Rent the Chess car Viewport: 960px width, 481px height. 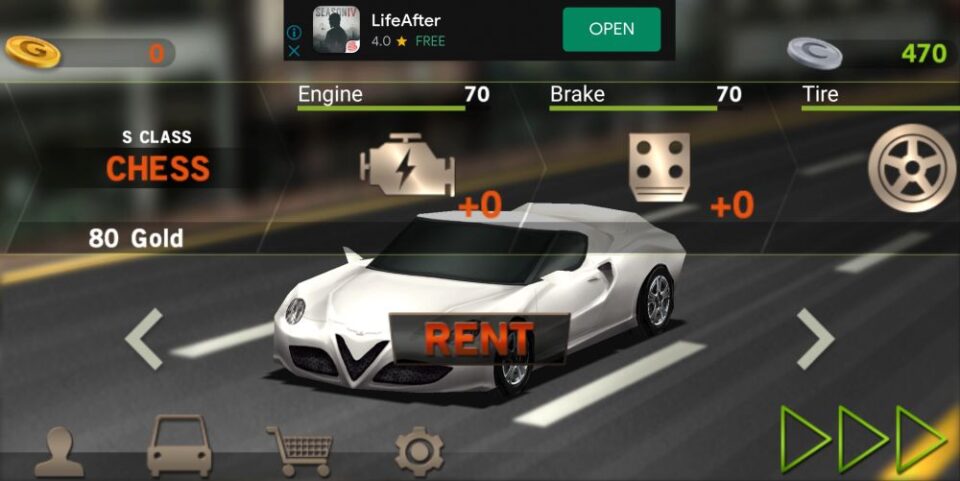tap(478, 339)
